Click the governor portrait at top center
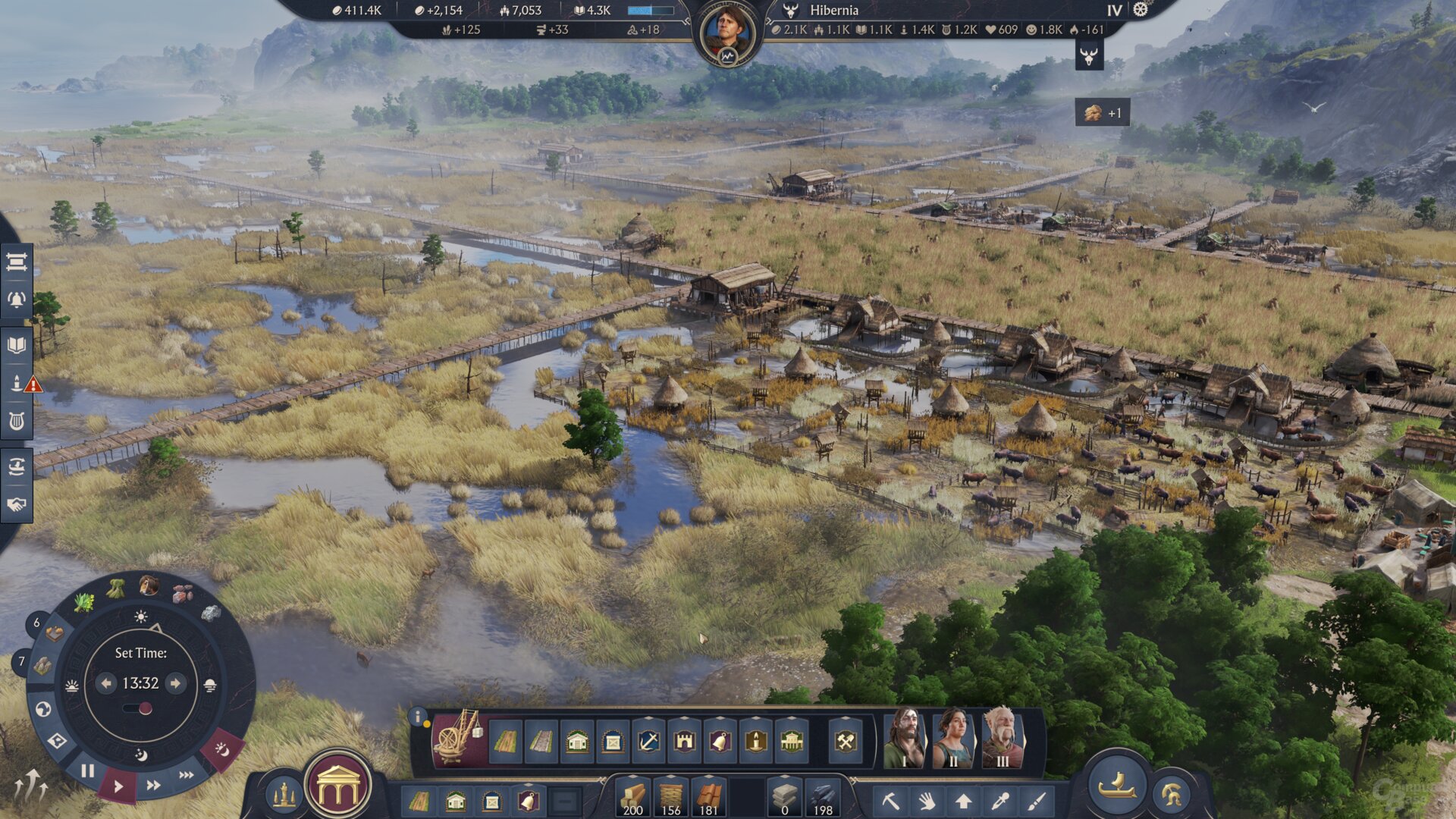Viewport: 1456px width, 819px height. [x=727, y=33]
